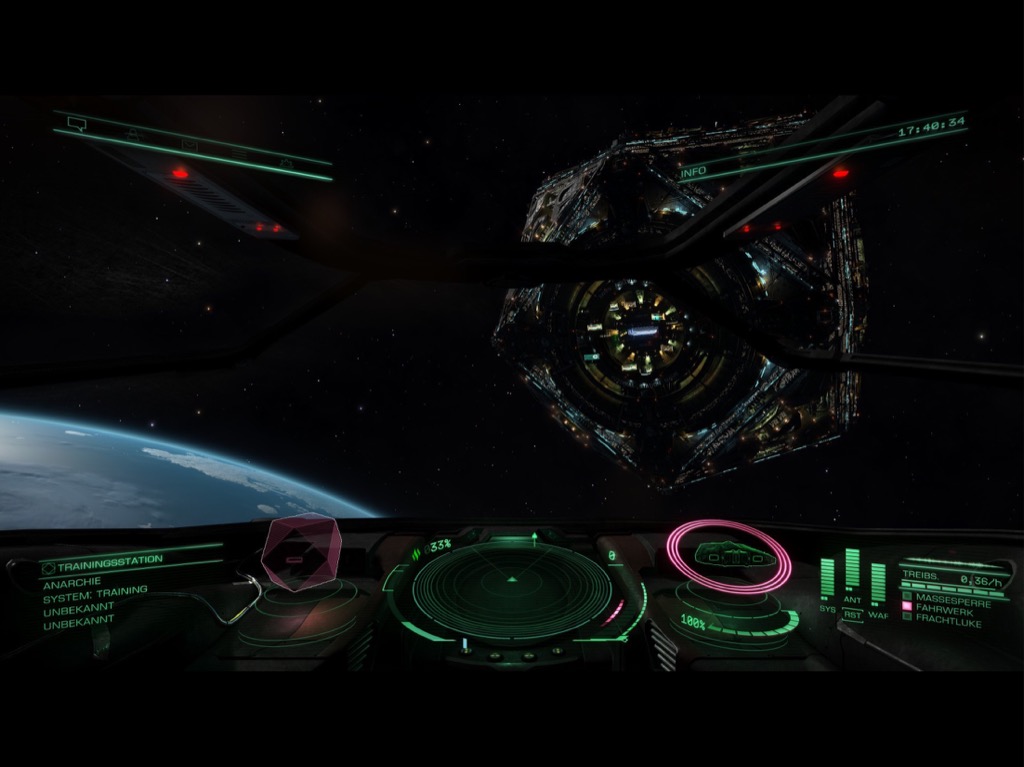Select the own-ship shield hologram
The image size is (1024, 767).
pos(729,556)
